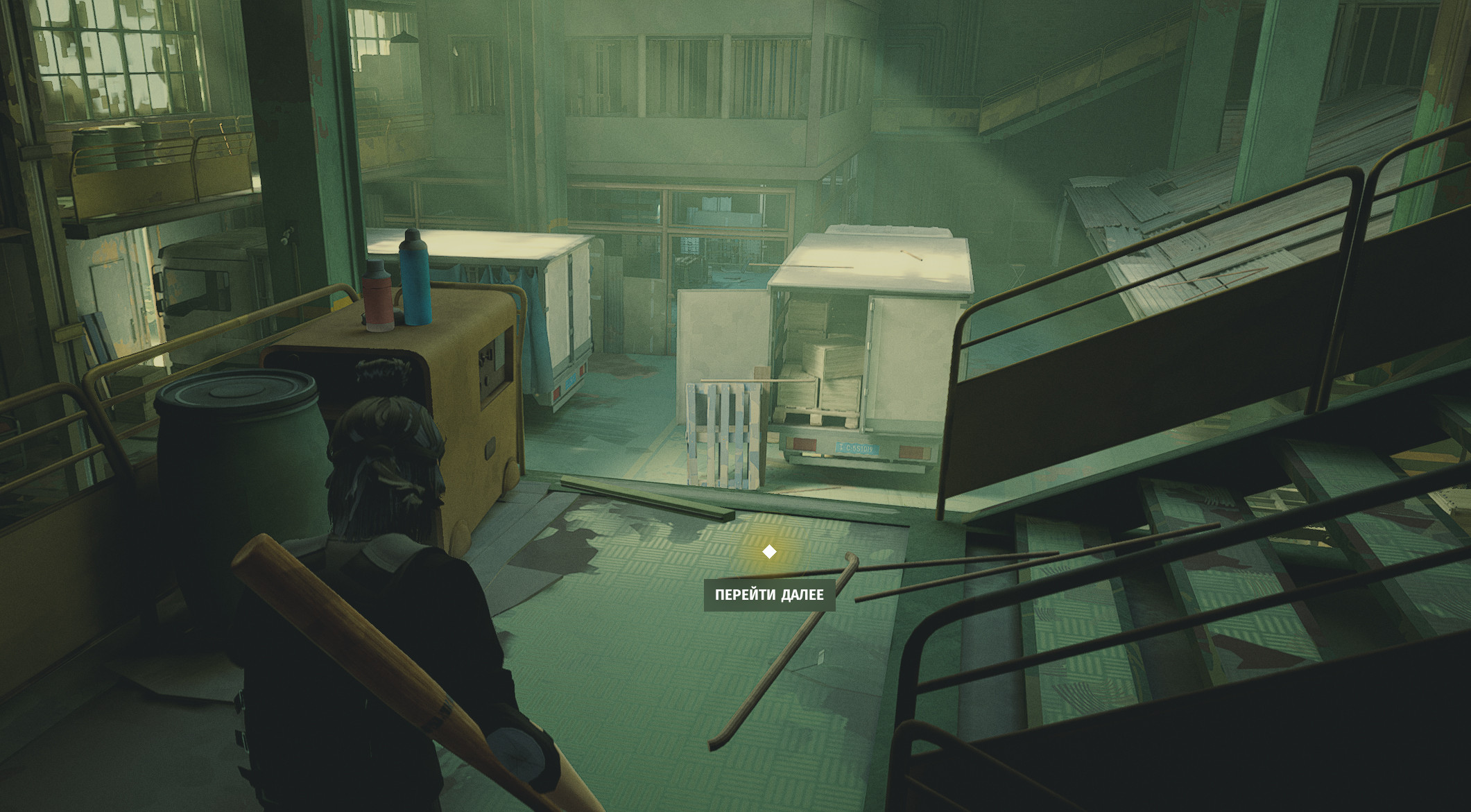1471x812 pixels.
Task: Select the "Перейти далее" interaction prompt
Action: pos(769,595)
